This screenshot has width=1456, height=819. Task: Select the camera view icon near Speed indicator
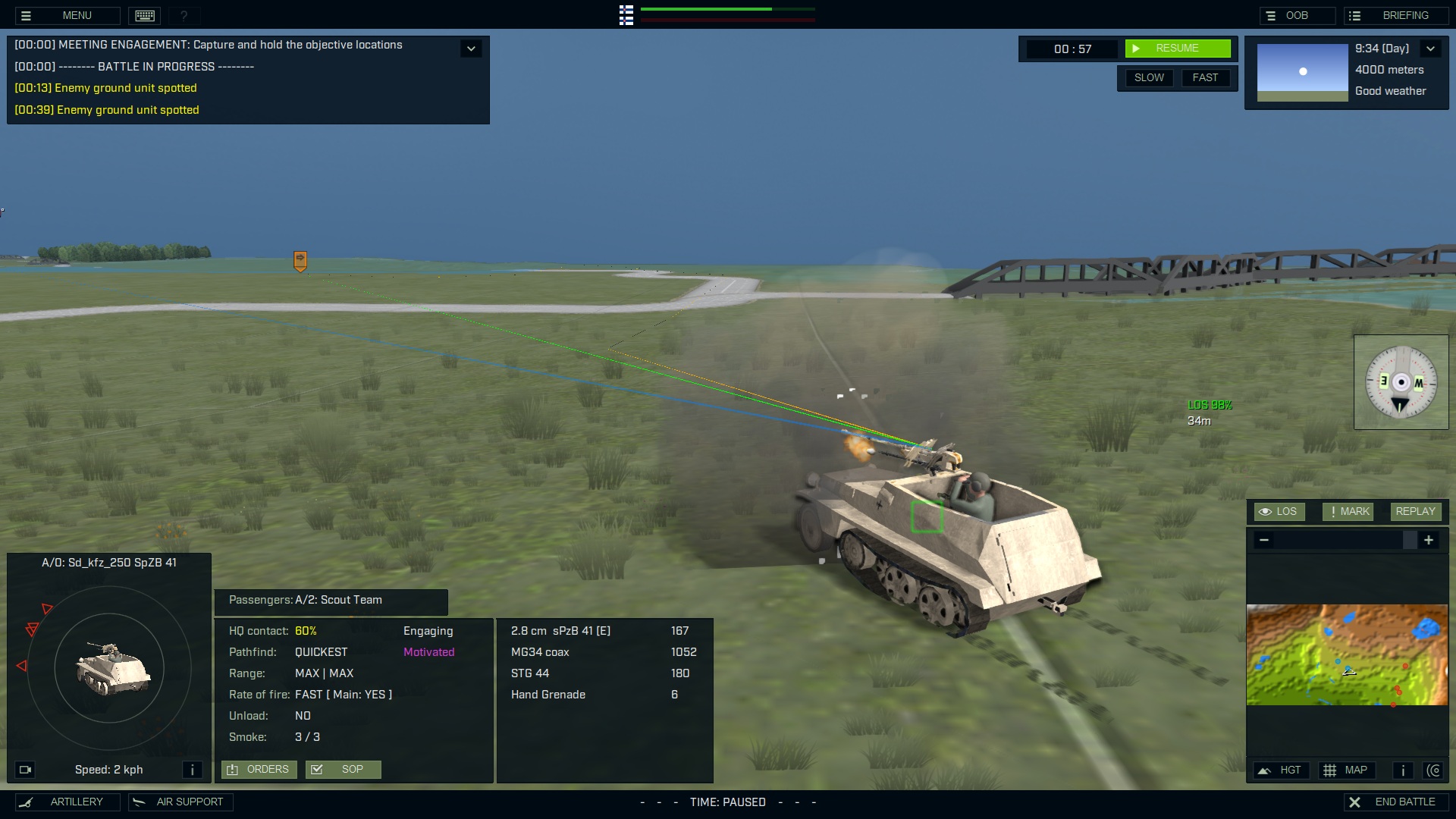26,769
